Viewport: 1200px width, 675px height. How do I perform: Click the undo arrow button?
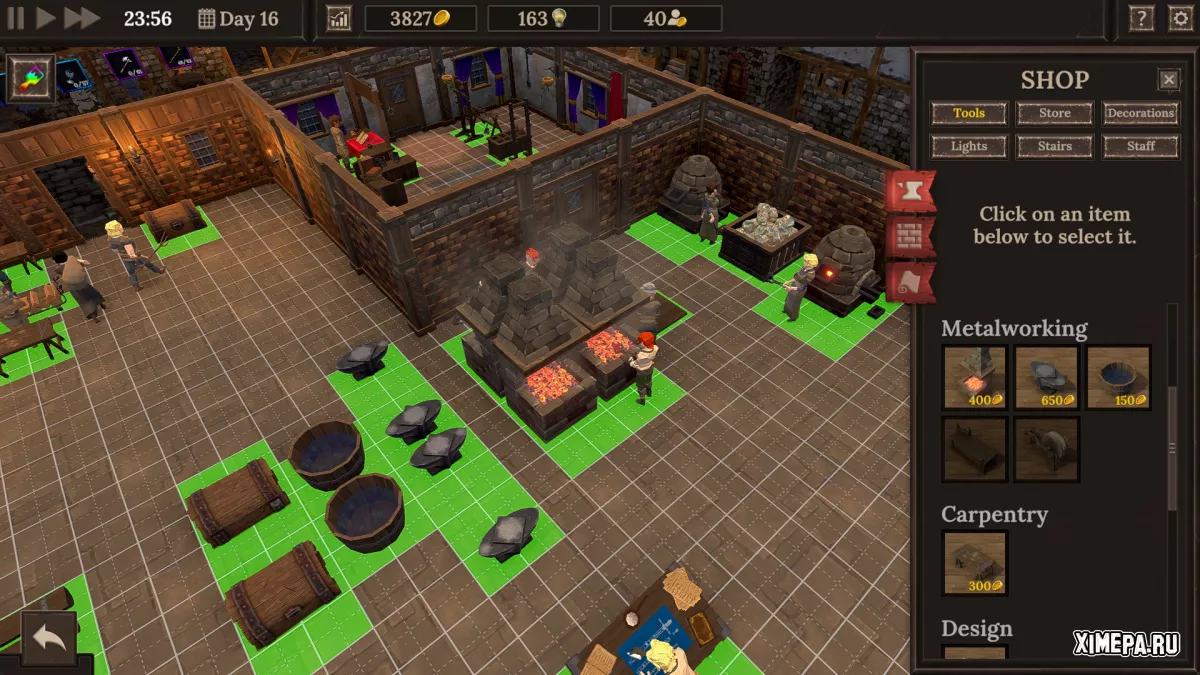point(48,638)
